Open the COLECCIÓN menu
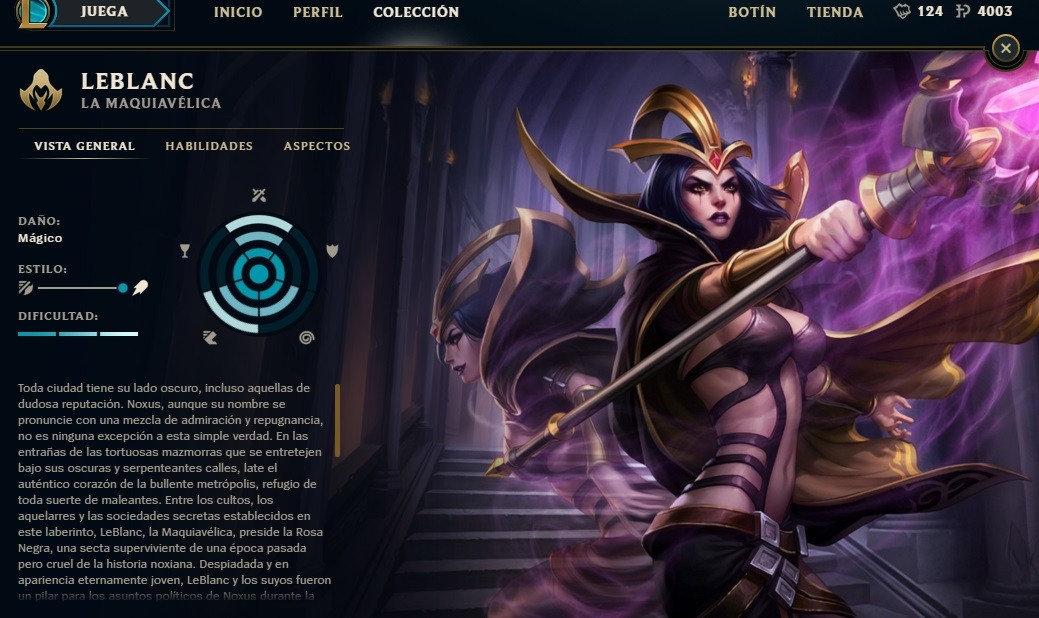 tap(416, 13)
